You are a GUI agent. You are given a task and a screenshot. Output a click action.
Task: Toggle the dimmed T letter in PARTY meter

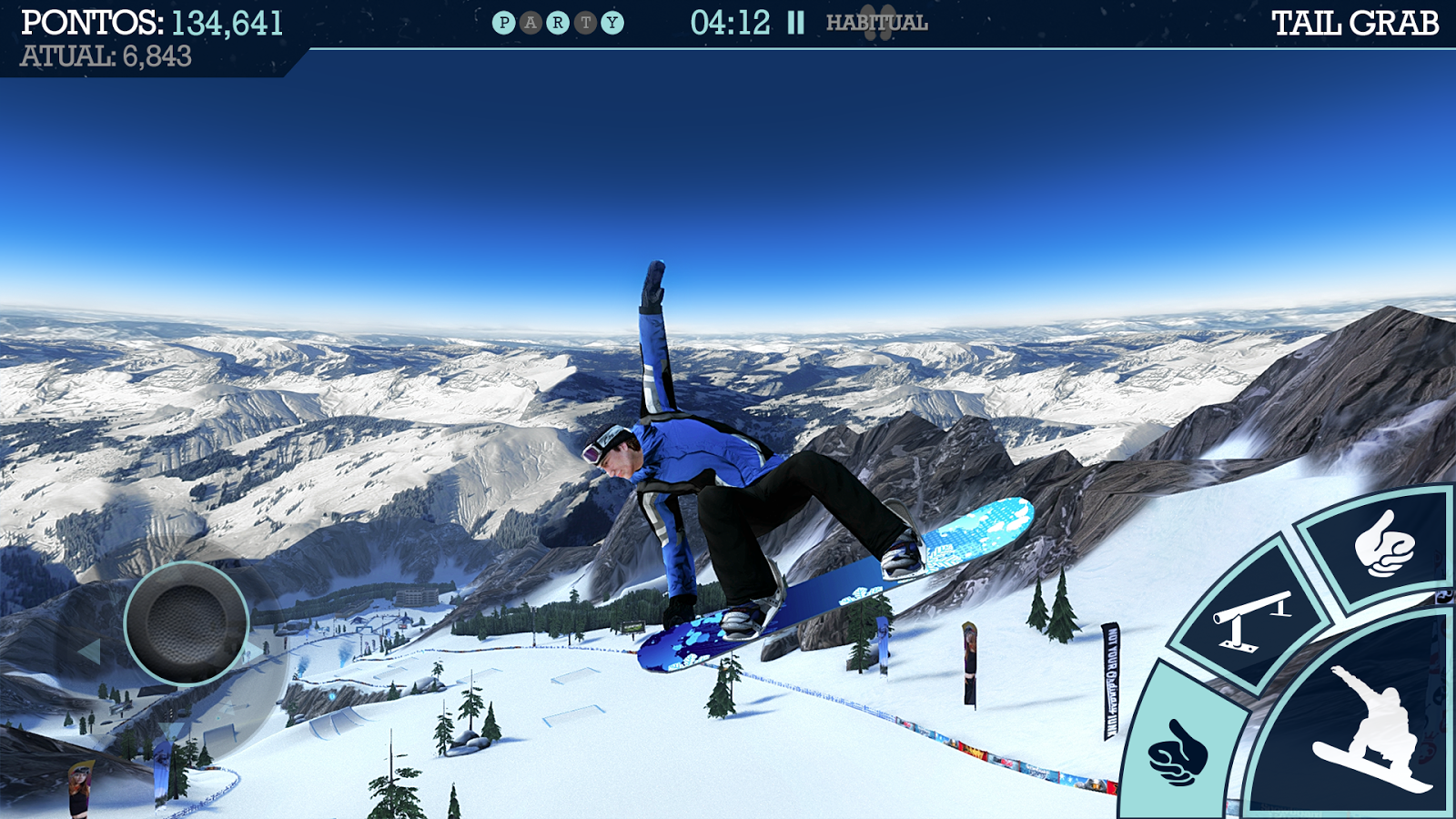[x=586, y=24]
